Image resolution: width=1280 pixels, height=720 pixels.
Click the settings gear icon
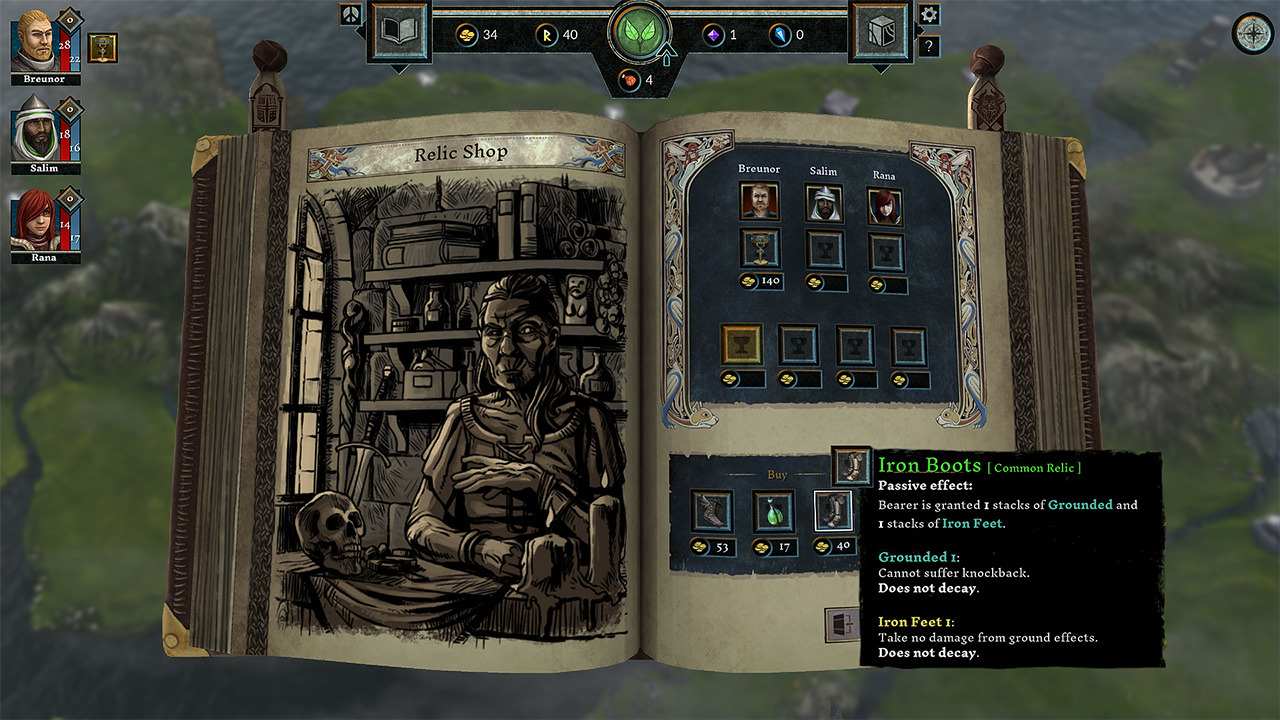coord(931,13)
